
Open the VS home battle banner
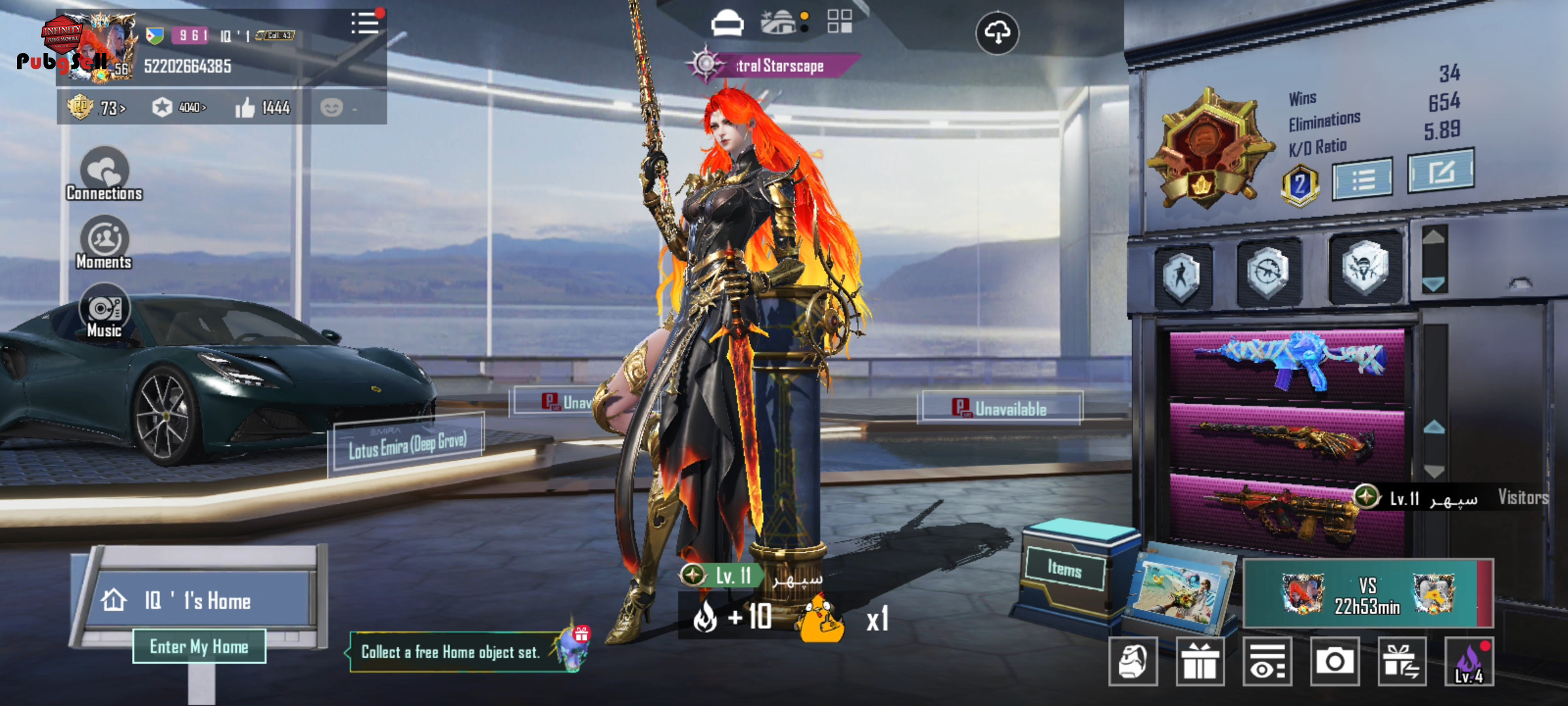pyautogui.click(x=1367, y=594)
